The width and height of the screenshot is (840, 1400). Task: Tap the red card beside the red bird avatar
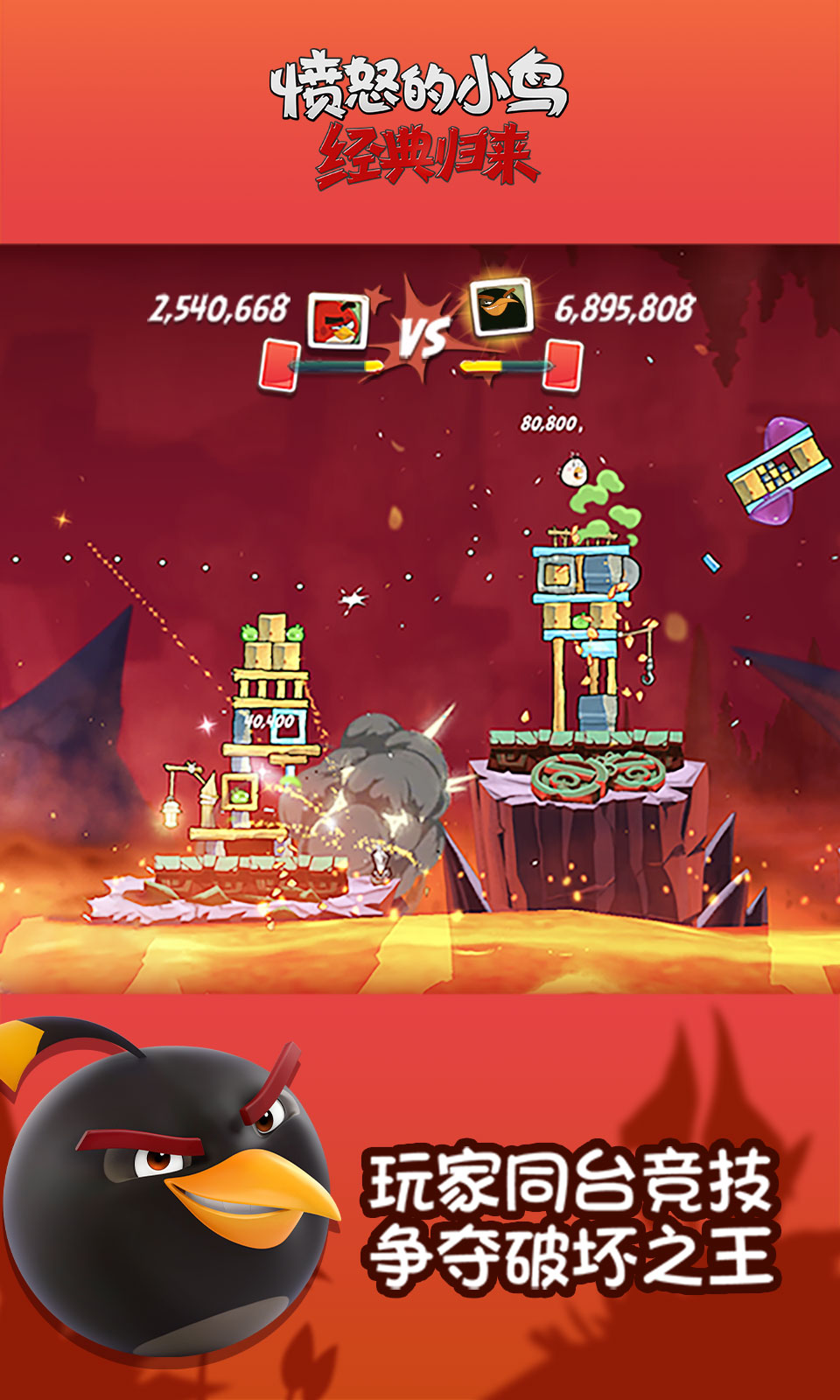(279, 365)
